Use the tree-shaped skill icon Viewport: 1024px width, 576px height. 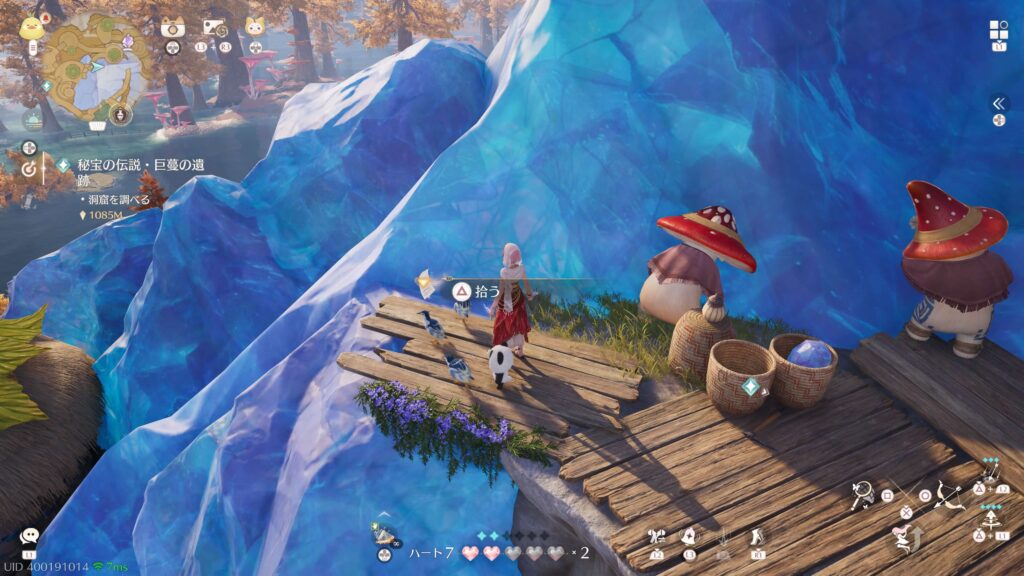click(991, 520)
